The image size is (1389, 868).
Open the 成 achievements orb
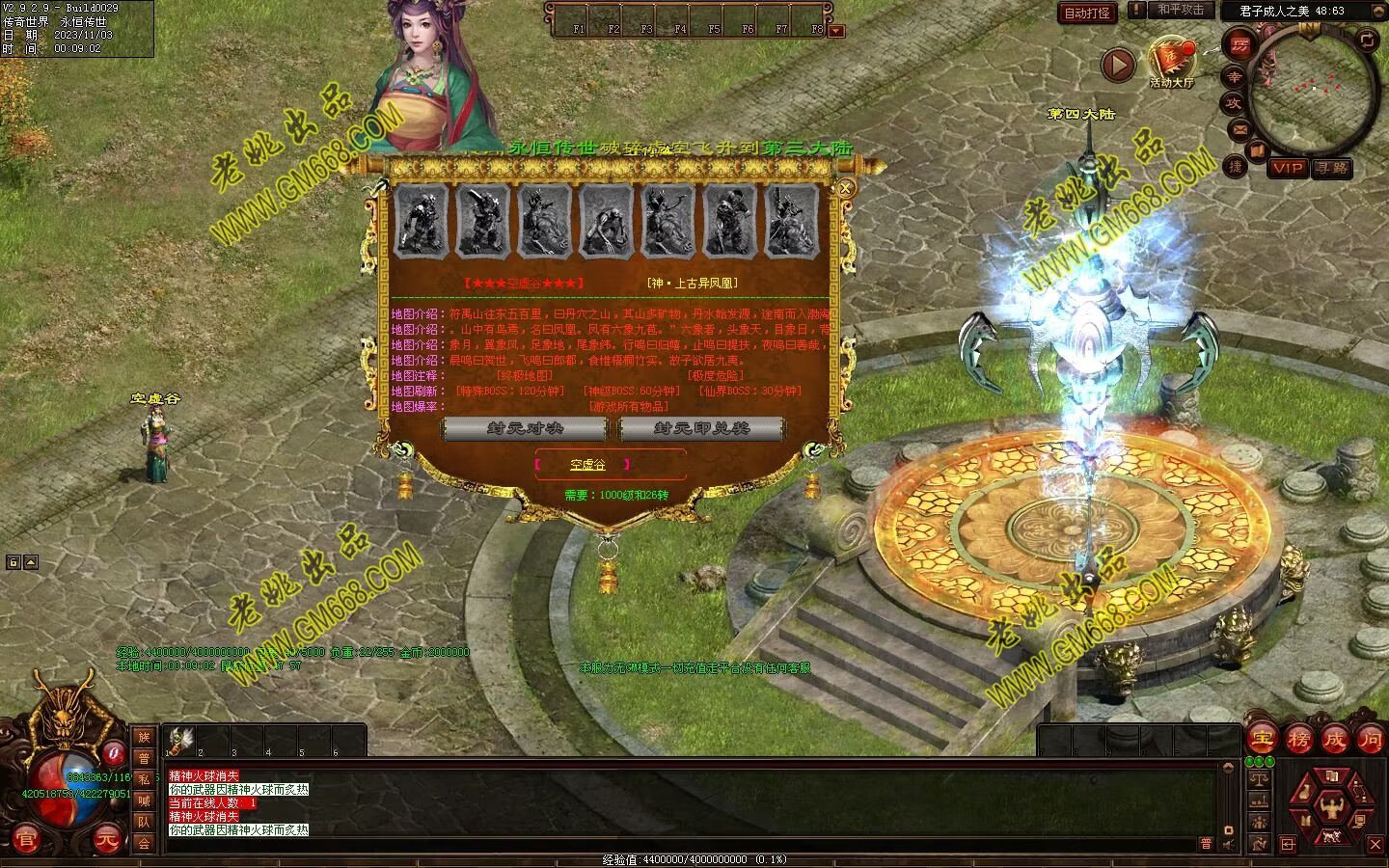tap(1334, 740)
